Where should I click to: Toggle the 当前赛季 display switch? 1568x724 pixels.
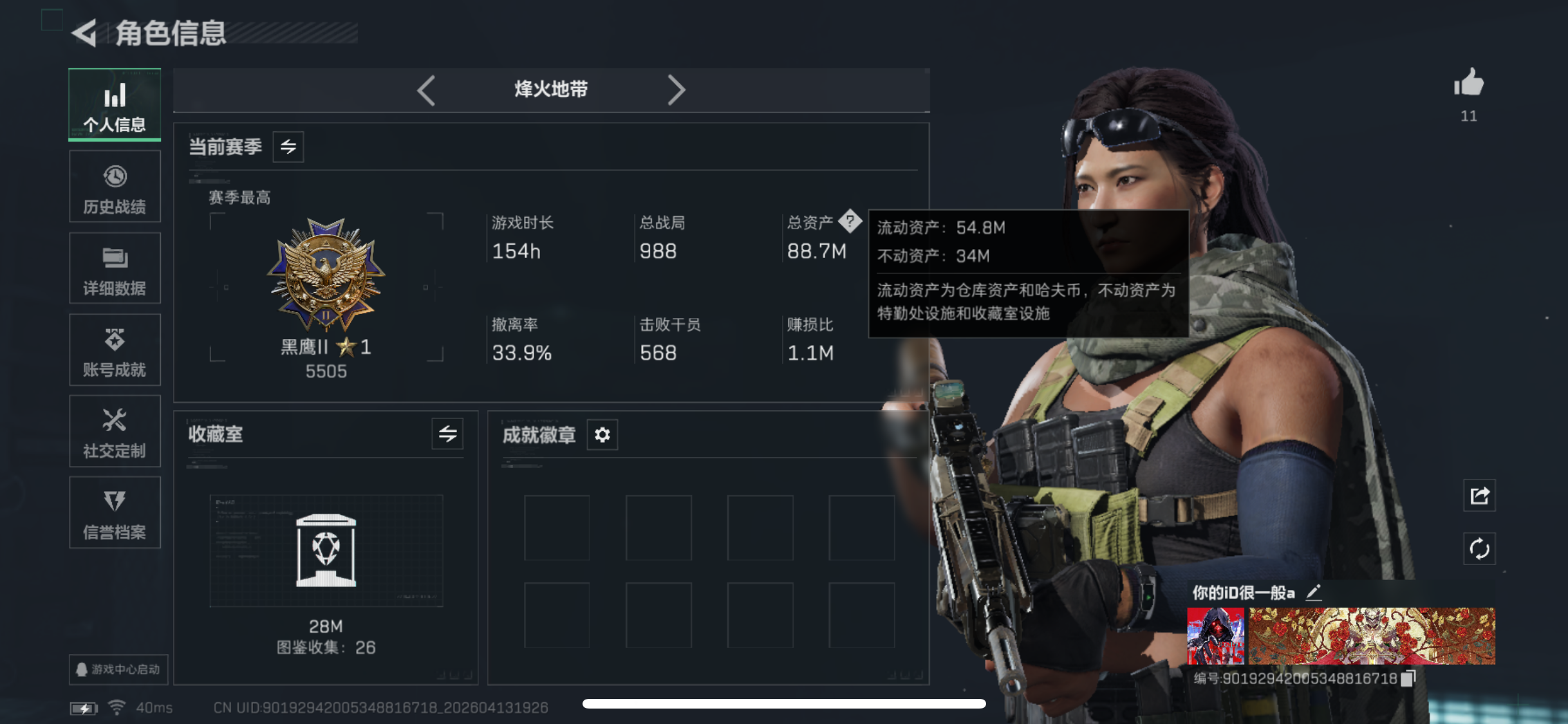pos(288,147)
